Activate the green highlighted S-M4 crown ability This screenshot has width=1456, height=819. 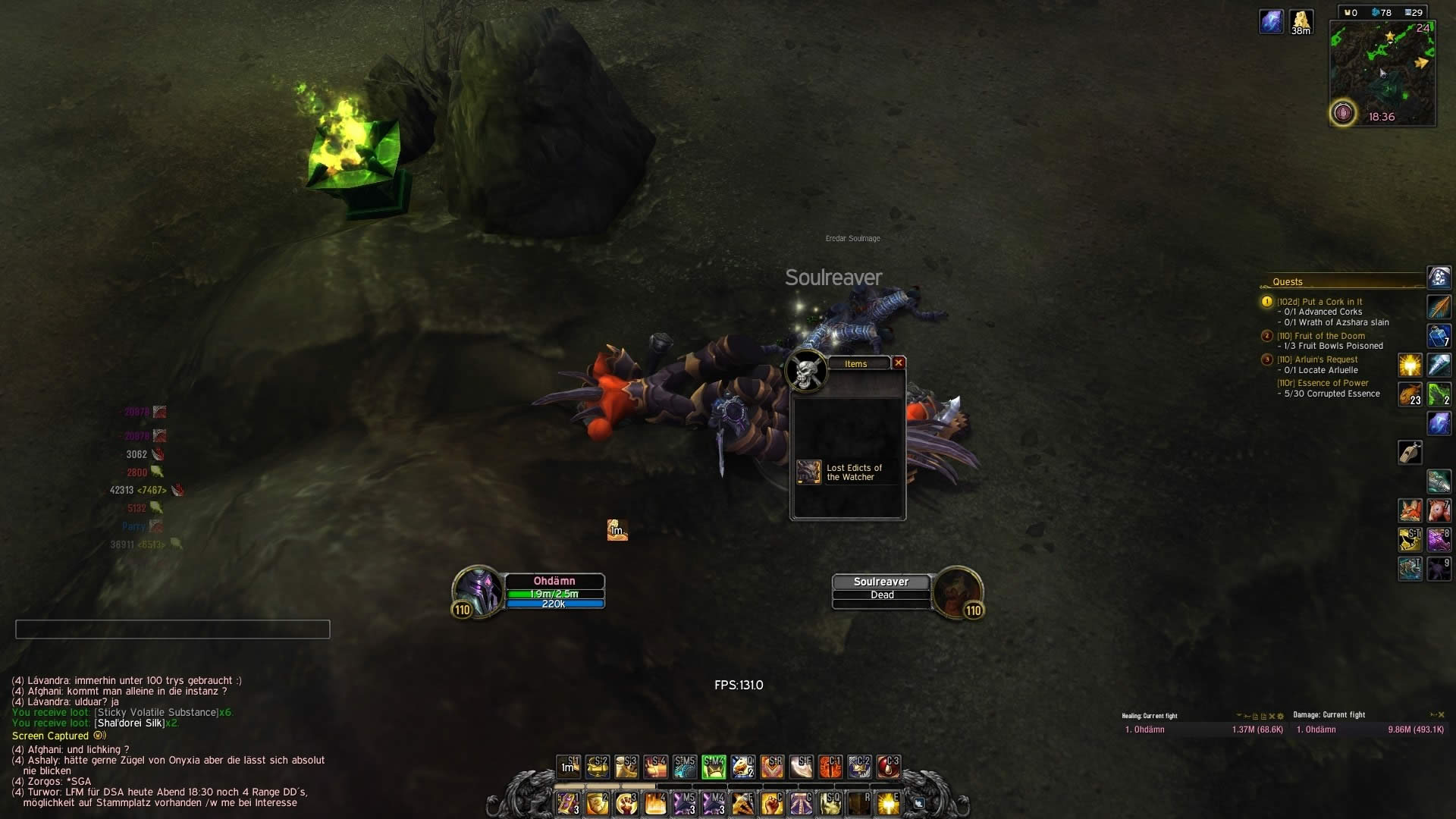pyautogui.click(x=714, y=767)
